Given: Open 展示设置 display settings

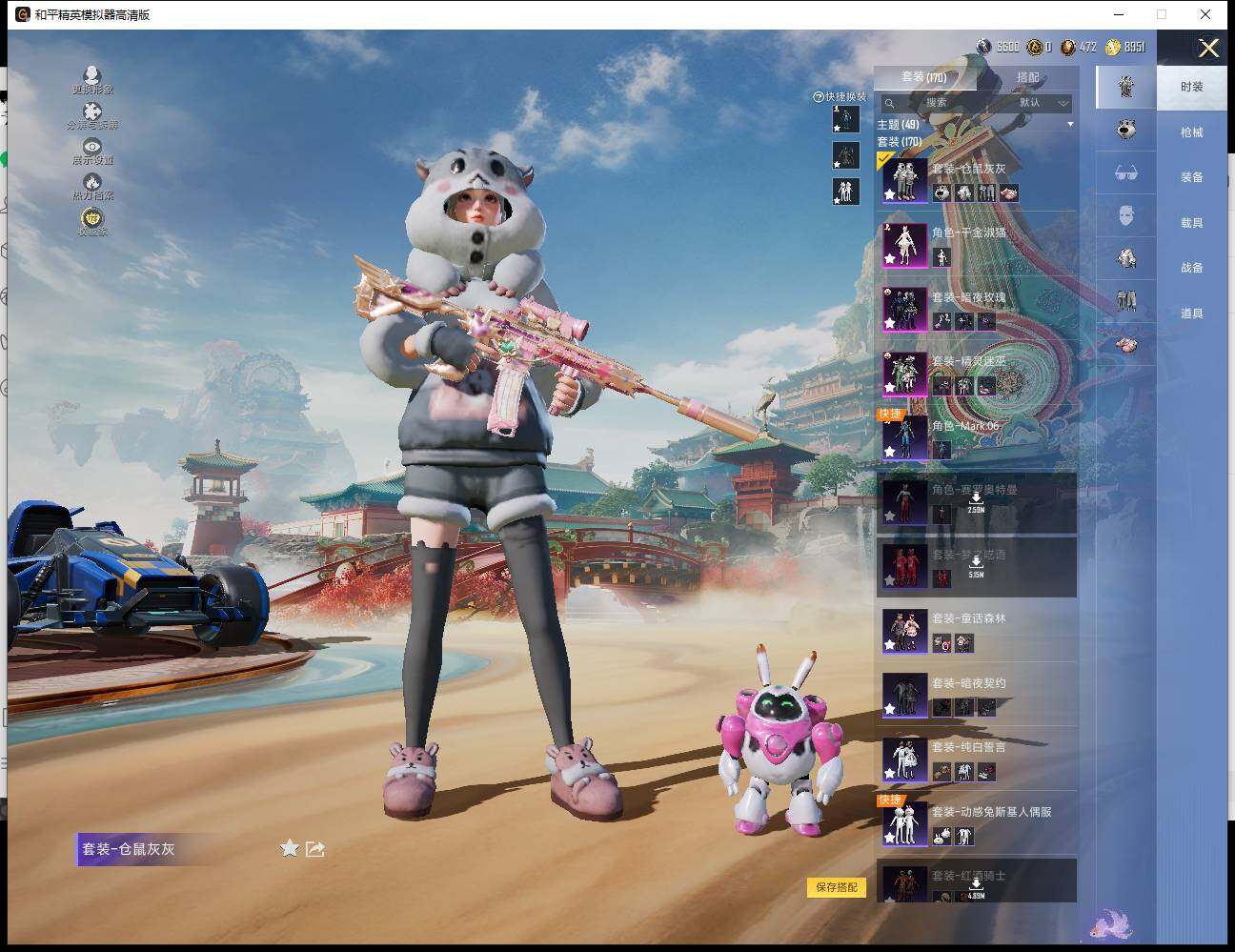Looking at the screenshot, I should pos(92,151).
